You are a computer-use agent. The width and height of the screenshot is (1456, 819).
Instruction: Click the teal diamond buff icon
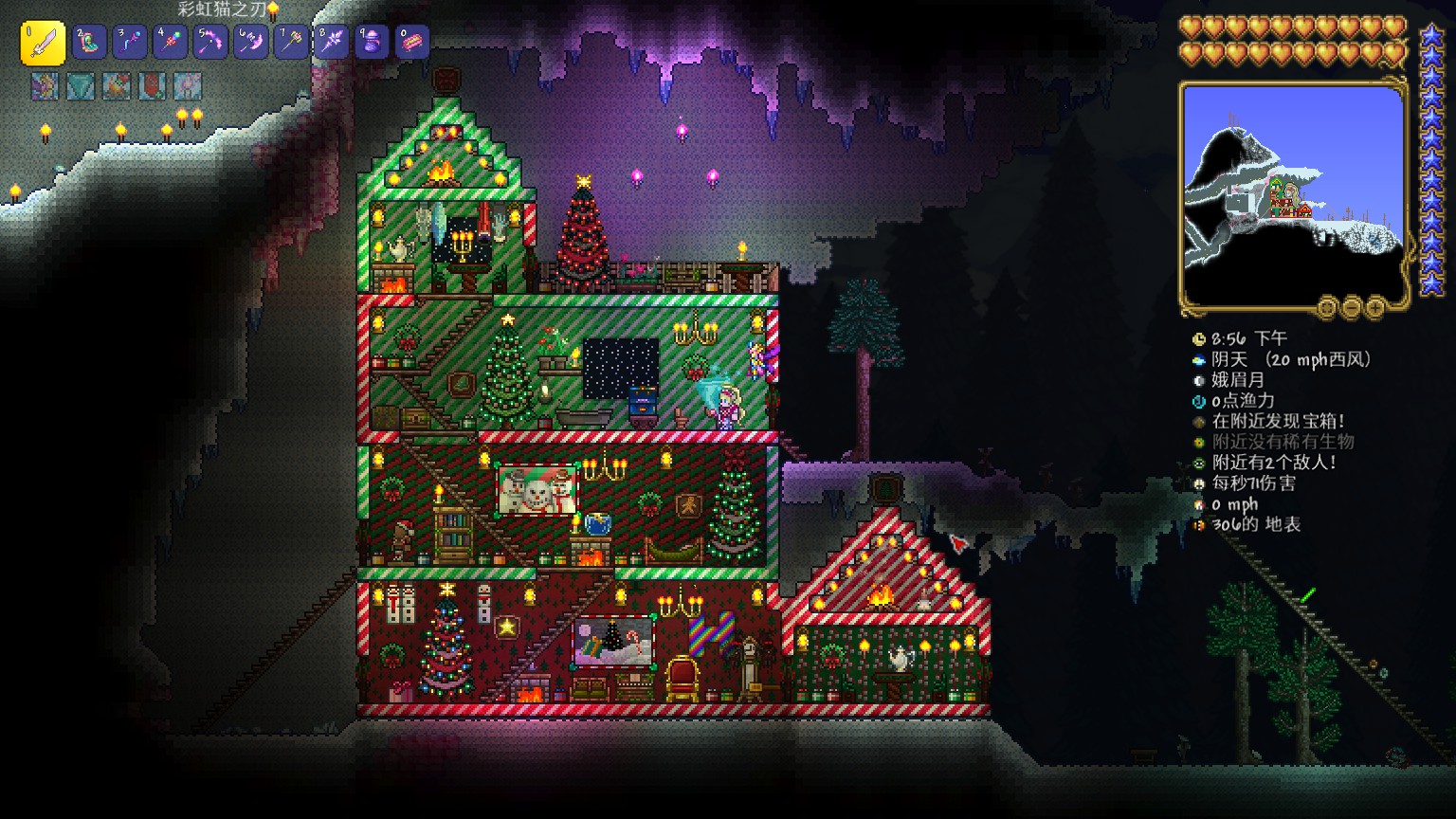coord(81,86)
